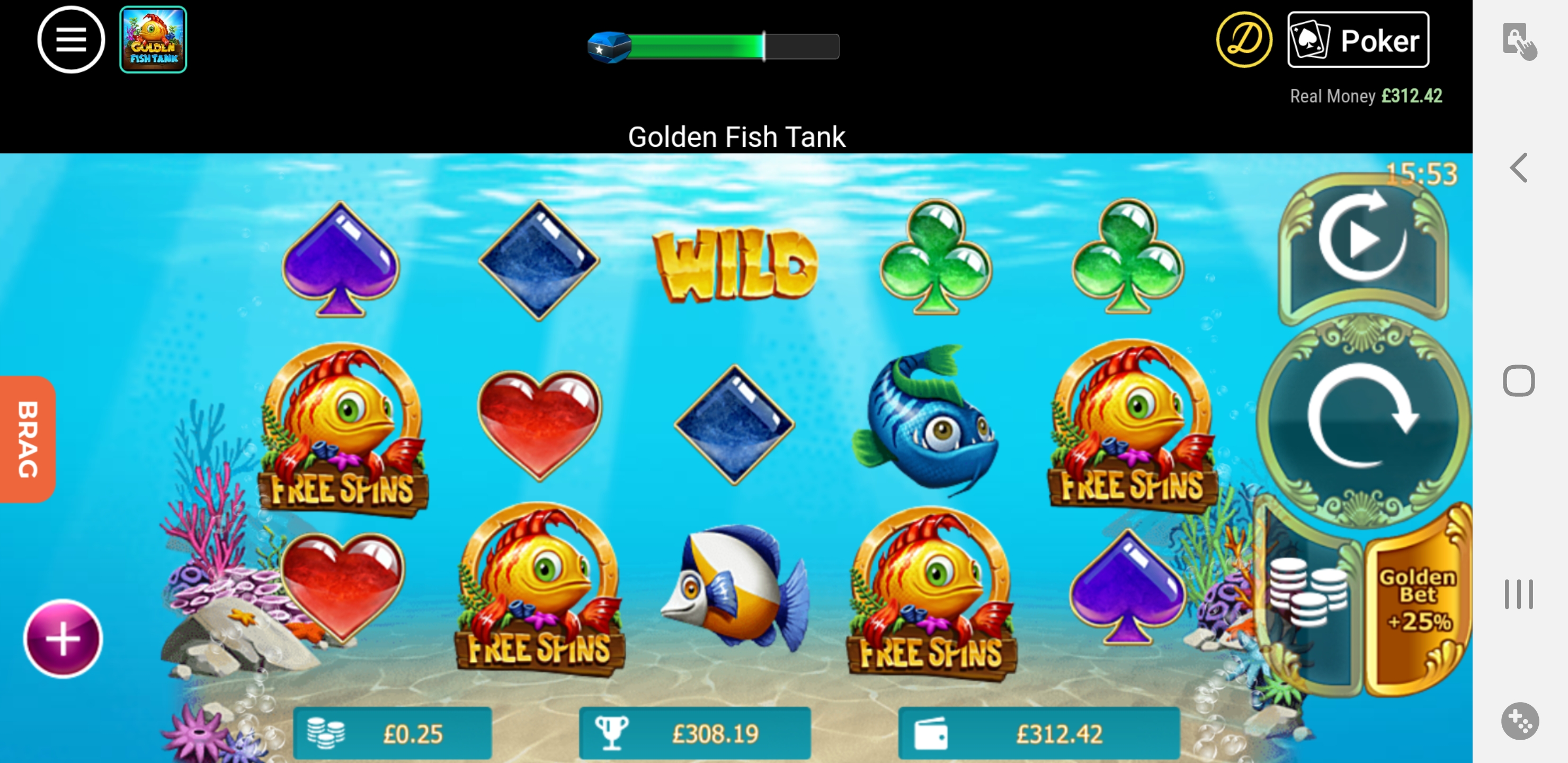
Task: Open the BRAG side tab
Action: pos(28,438)
